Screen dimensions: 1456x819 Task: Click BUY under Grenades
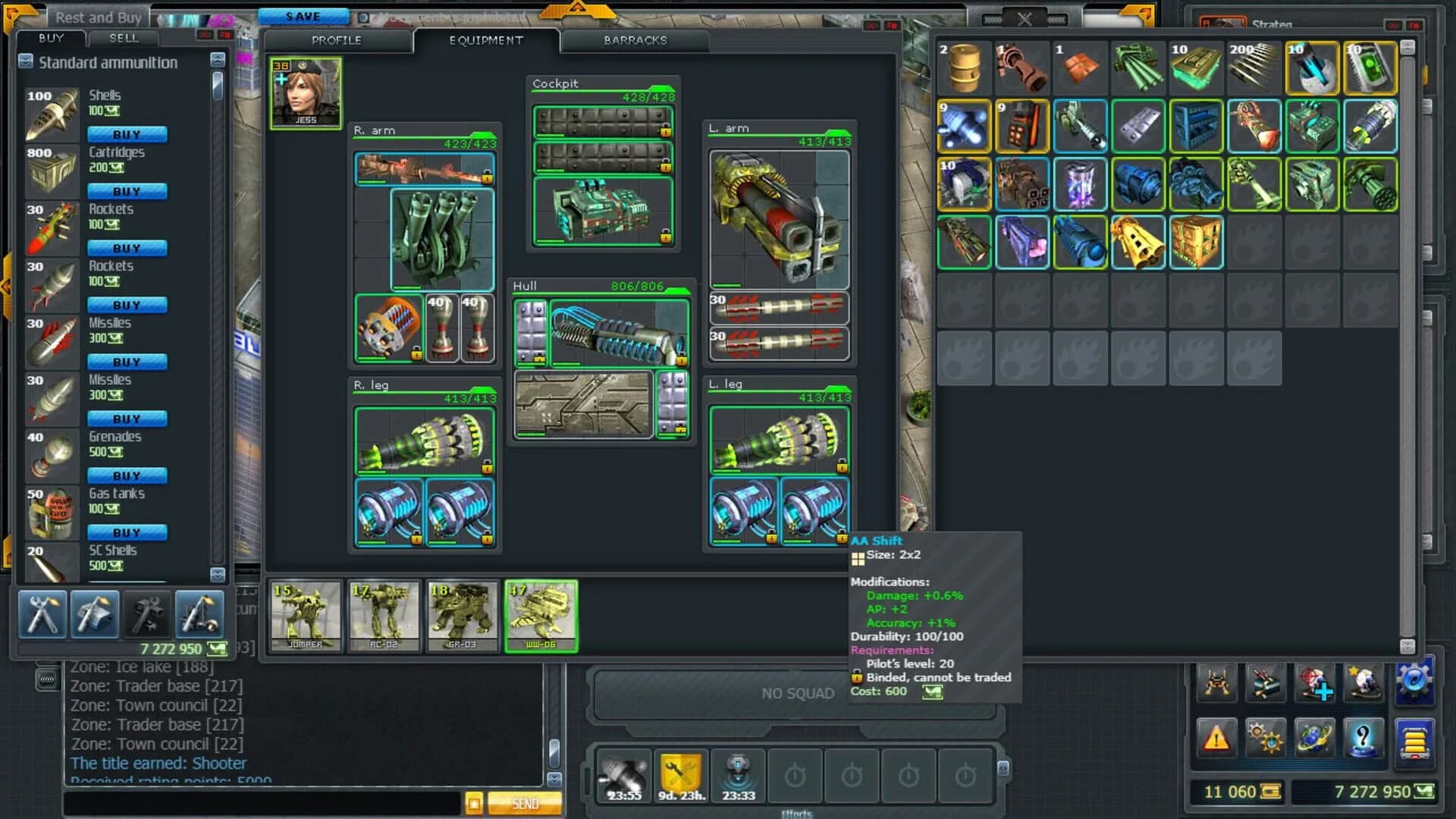(127, 475)
